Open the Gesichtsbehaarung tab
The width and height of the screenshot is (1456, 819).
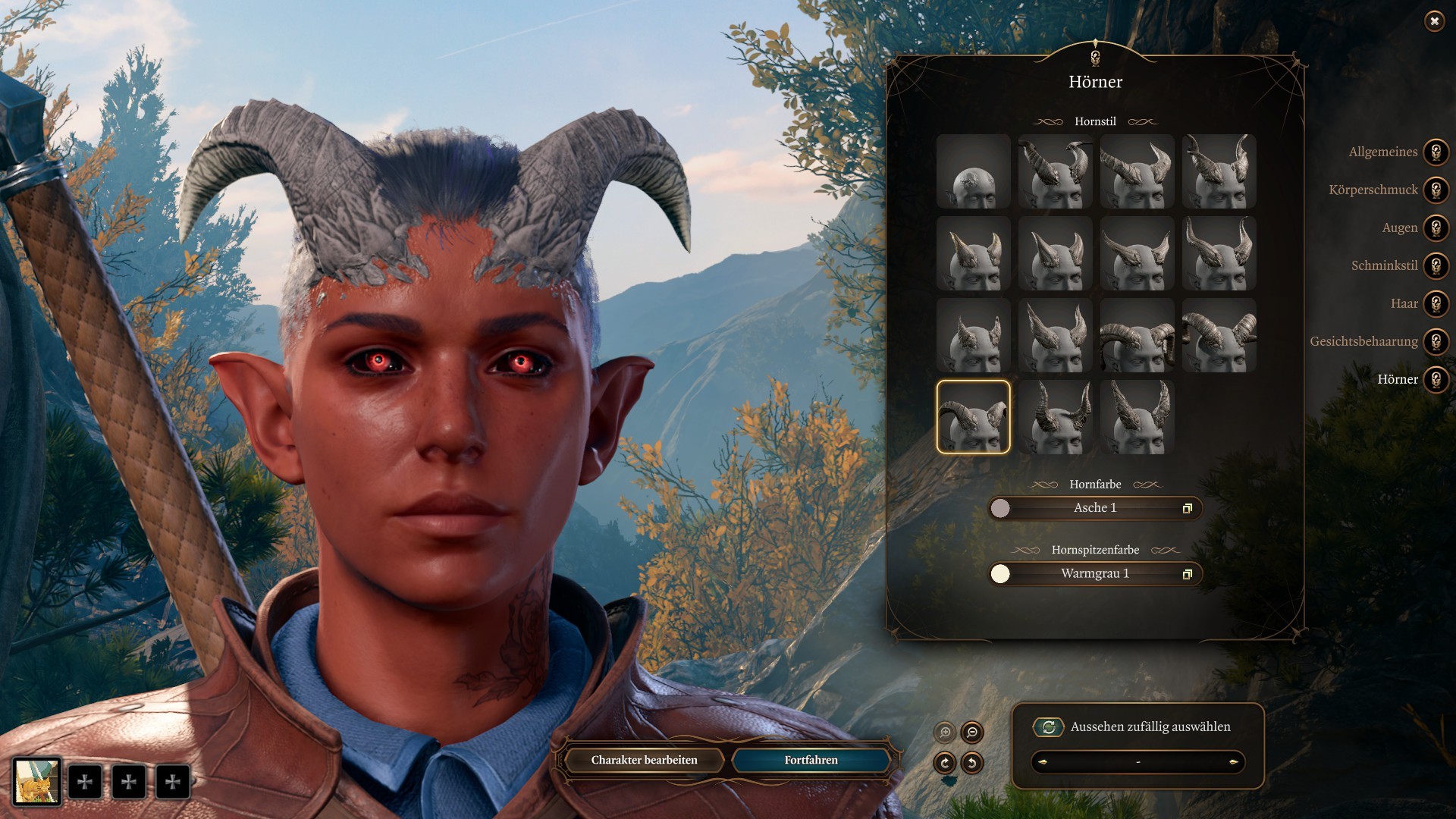[1436, 341]
